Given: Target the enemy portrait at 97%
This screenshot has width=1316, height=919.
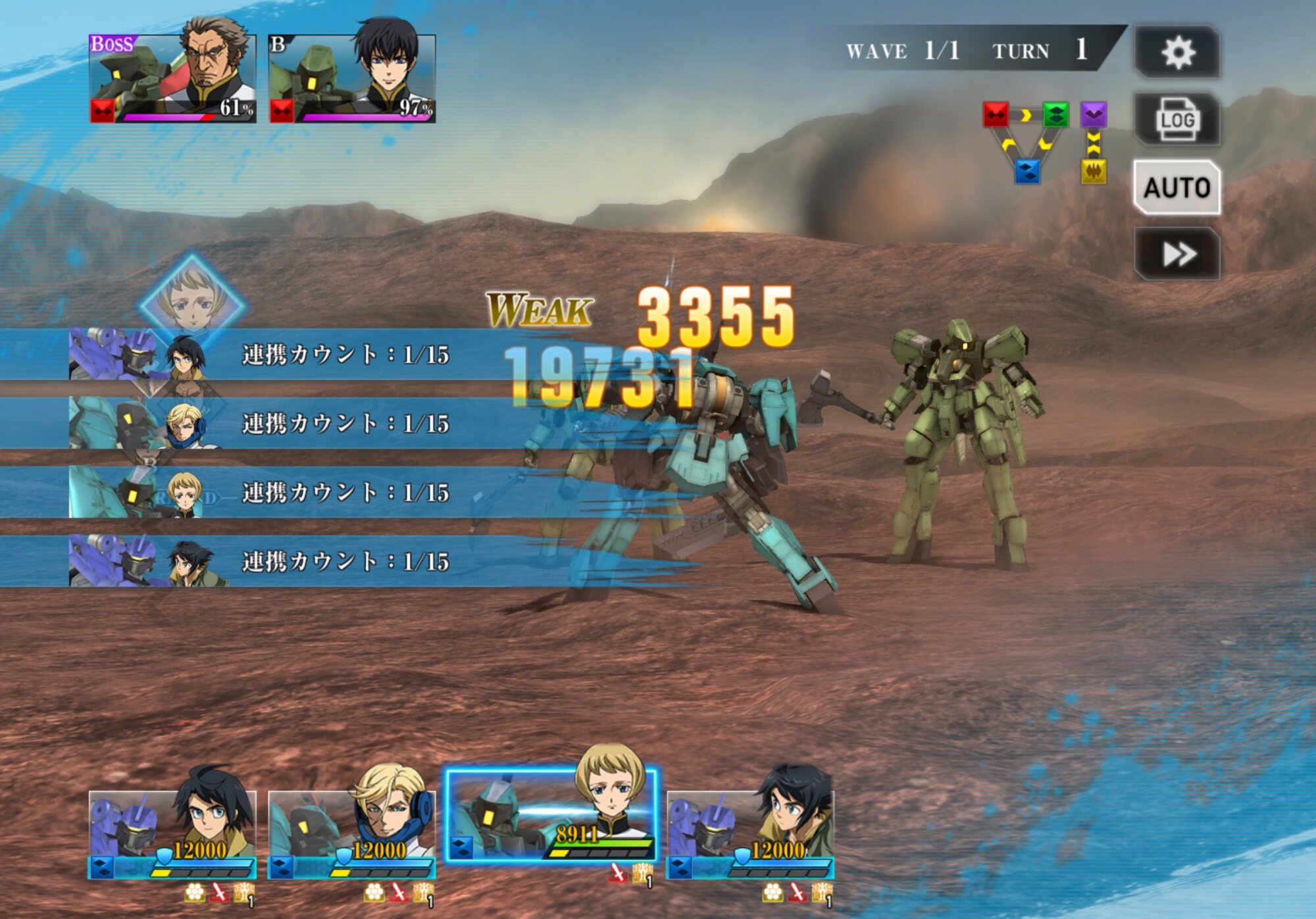Looking at the screenshot, I should click(353, 79).
